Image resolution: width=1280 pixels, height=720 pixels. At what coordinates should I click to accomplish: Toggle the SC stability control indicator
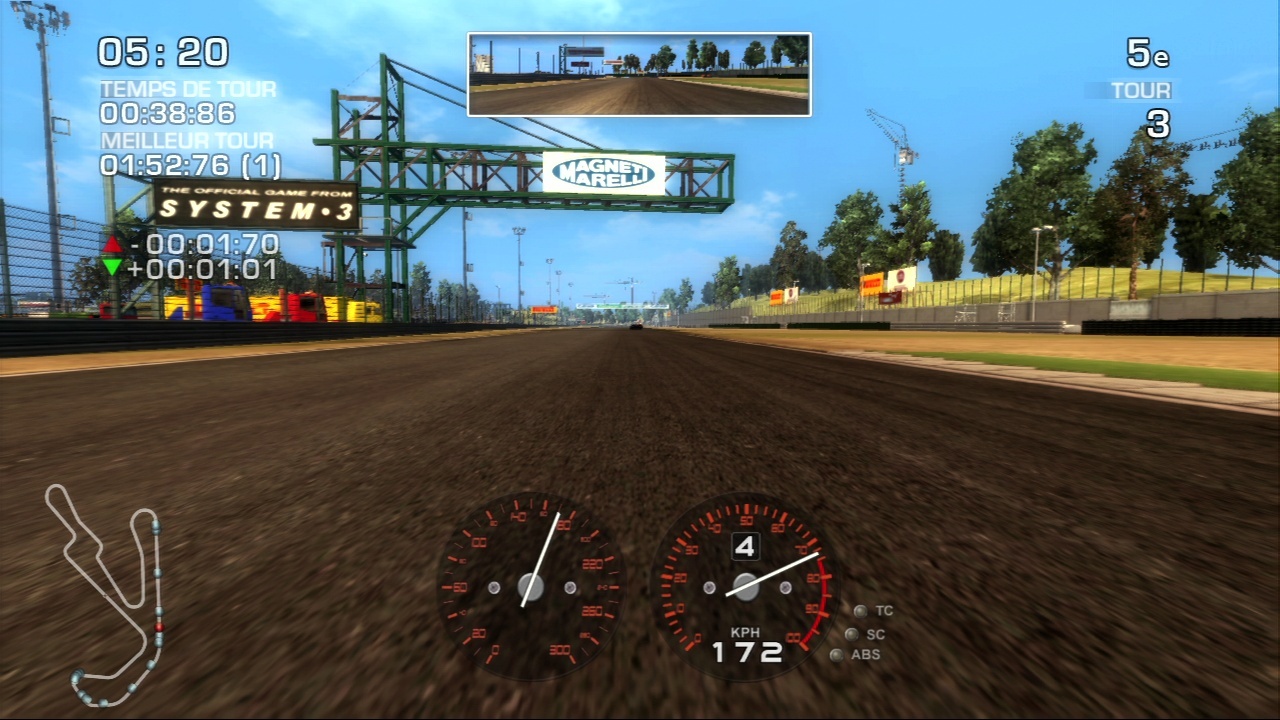[x=851, y=633]
